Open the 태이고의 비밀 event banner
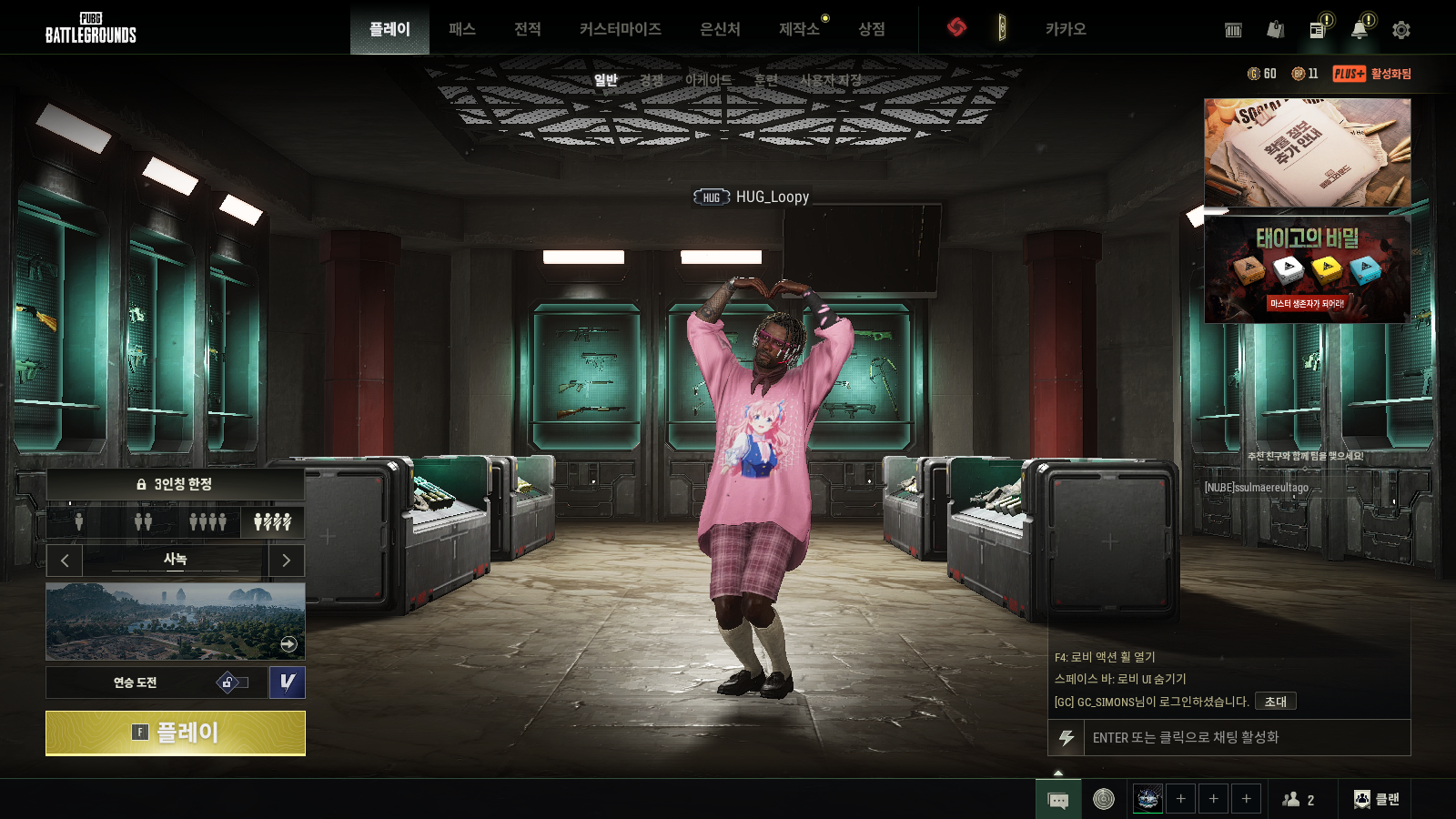The image size is (1456, 819). [1307, 269]
